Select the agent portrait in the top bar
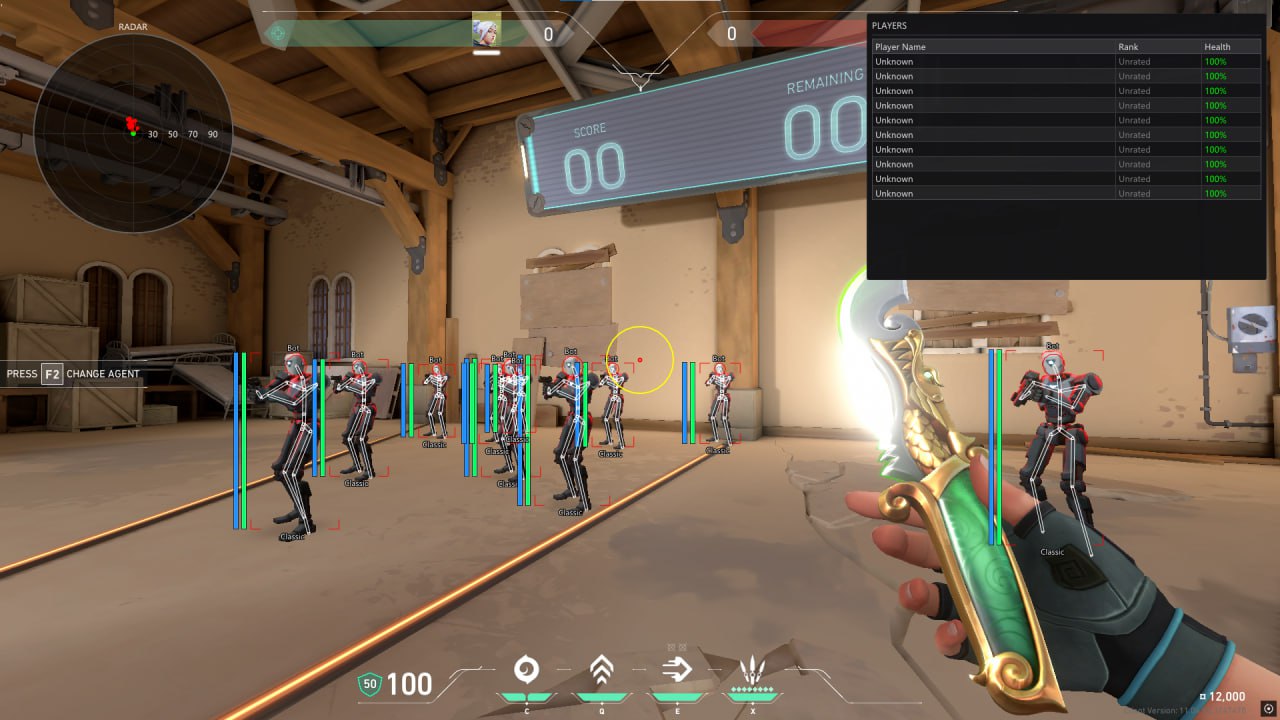Image resolution: width=1280 pixels, height=720 pixels. [486, 31]
